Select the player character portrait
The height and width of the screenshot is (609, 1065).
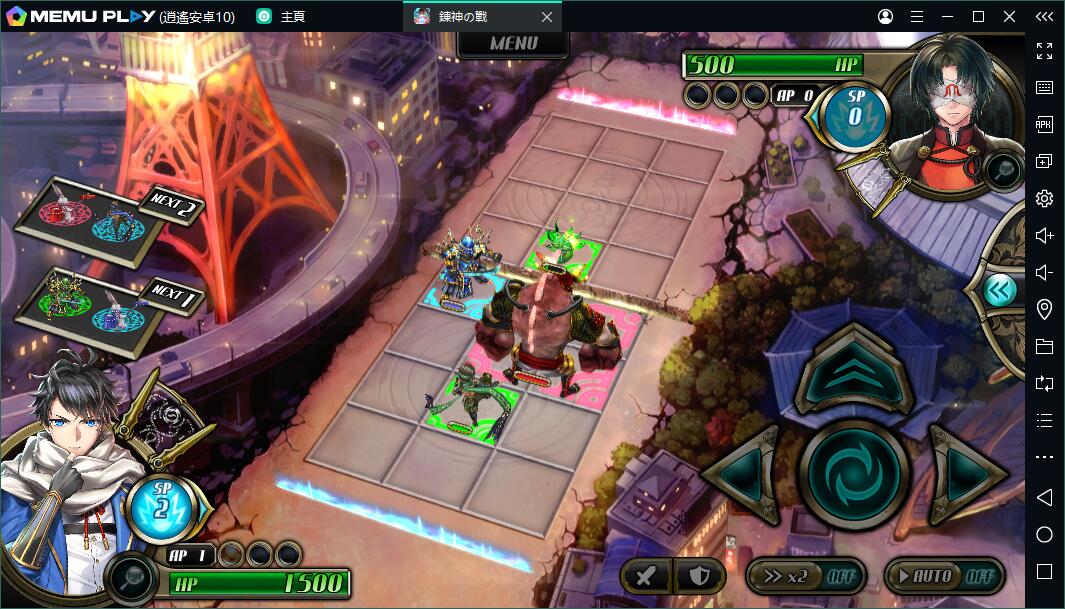(60, 460)
